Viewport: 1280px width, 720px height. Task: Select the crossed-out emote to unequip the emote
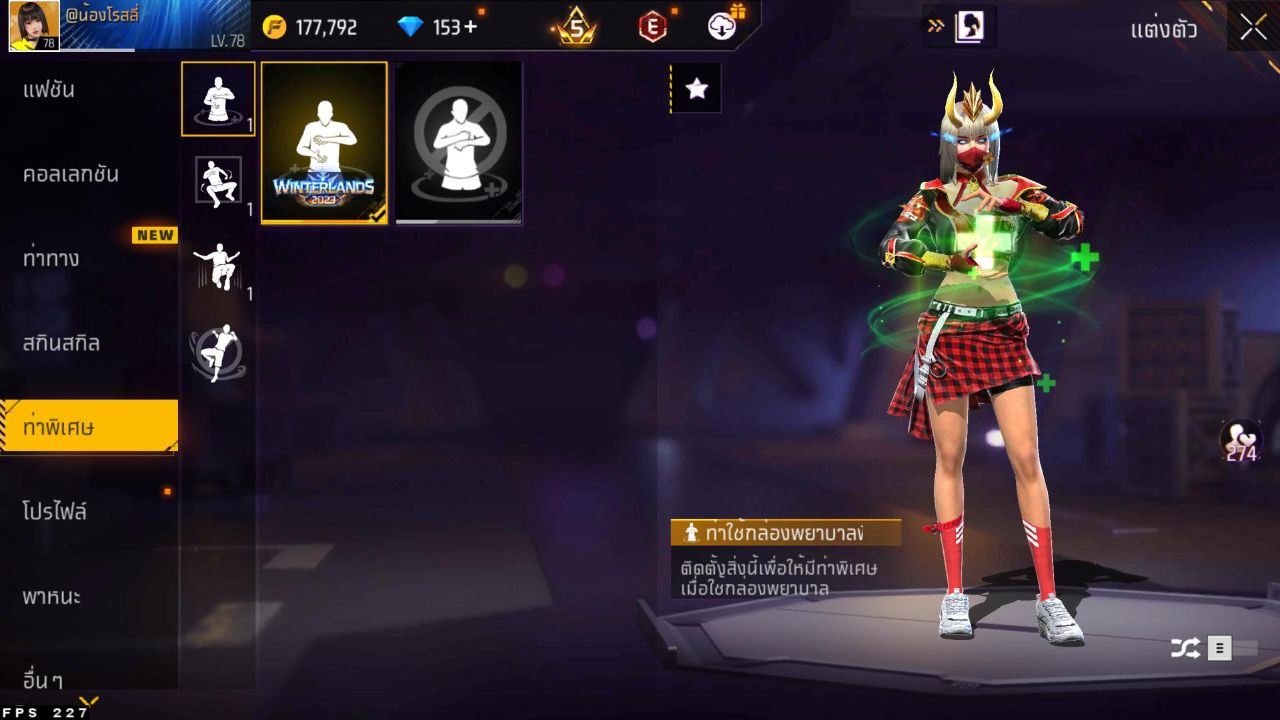pos(458,141)
